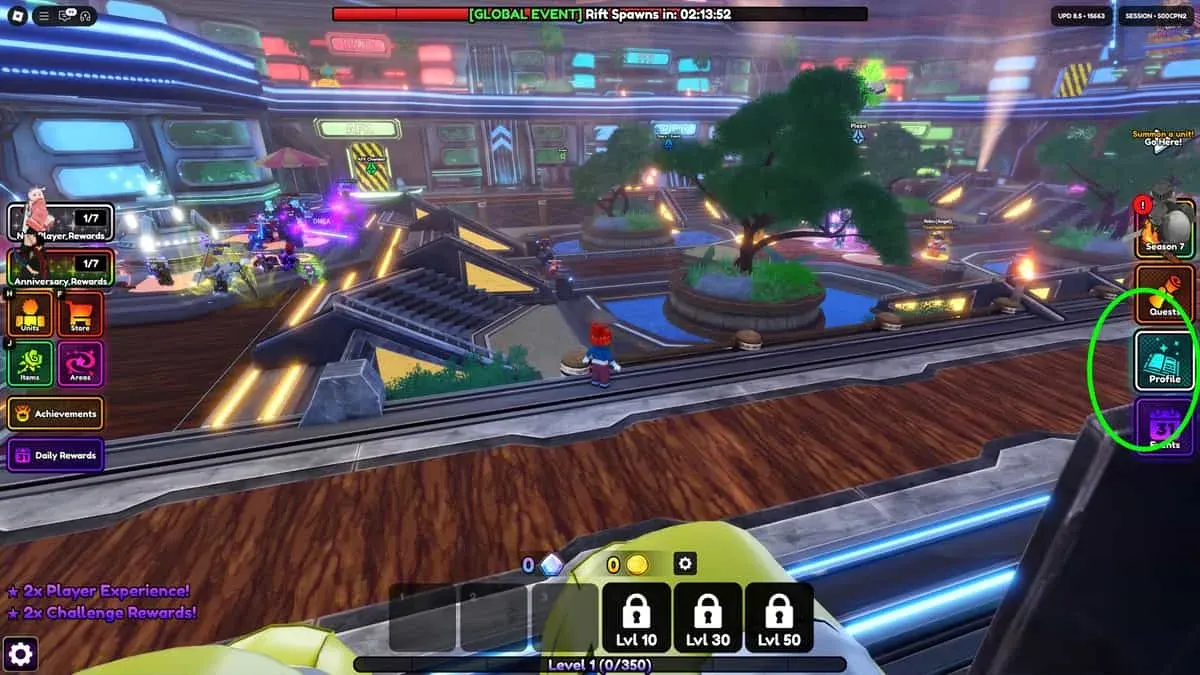
Task: Open the gear settings in the bottom-left corner
Action: [x=21, y=654]
